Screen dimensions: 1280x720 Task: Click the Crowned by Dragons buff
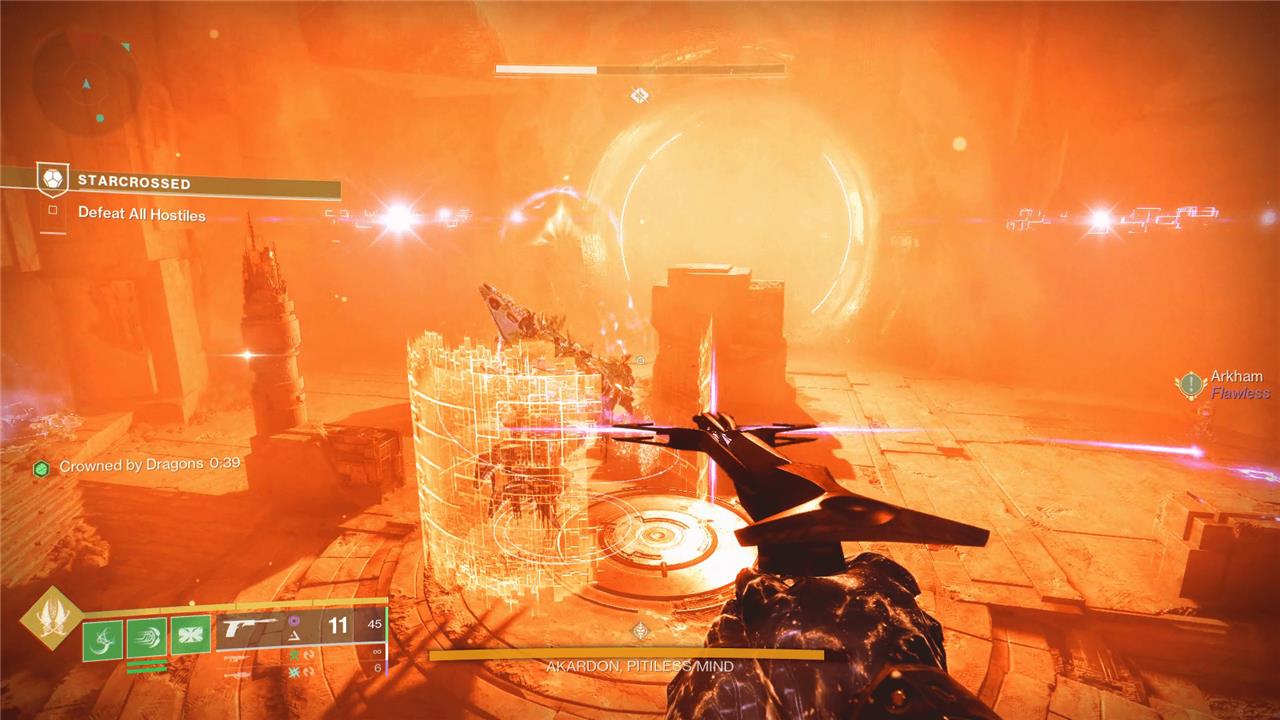click(x=140, y=465)
